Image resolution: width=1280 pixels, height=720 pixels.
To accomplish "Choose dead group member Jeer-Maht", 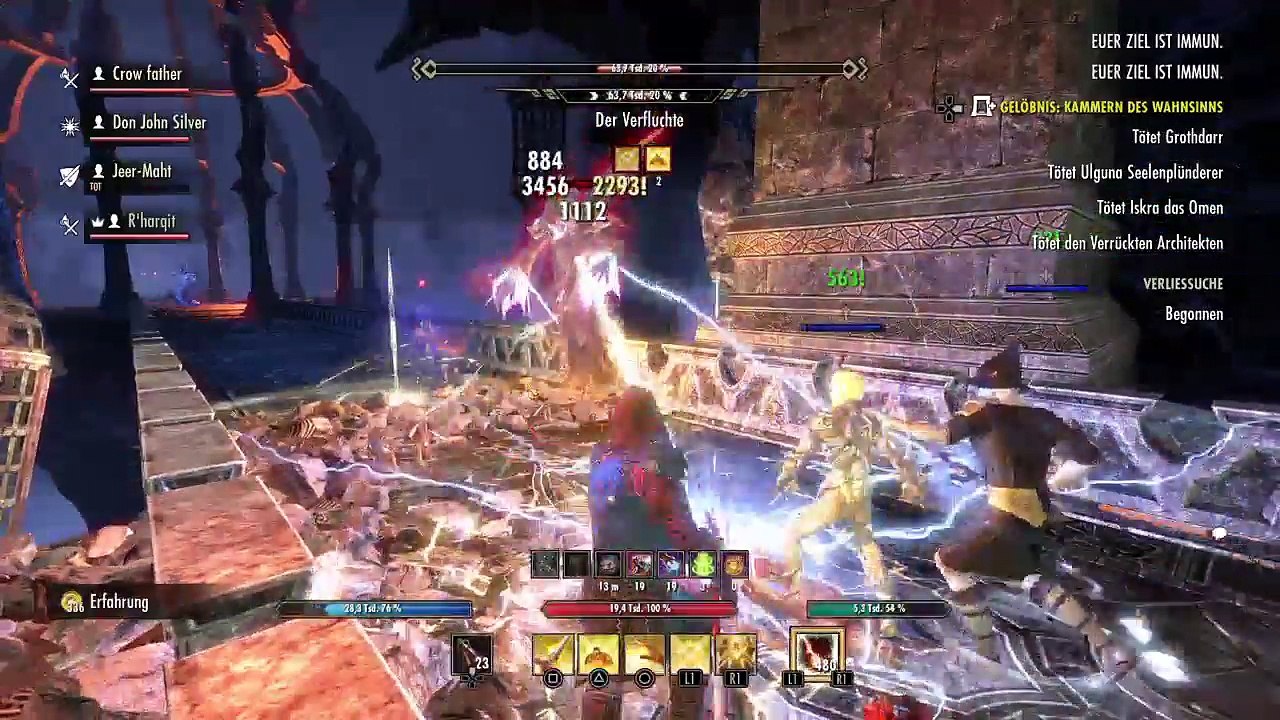I will [141, 172].
